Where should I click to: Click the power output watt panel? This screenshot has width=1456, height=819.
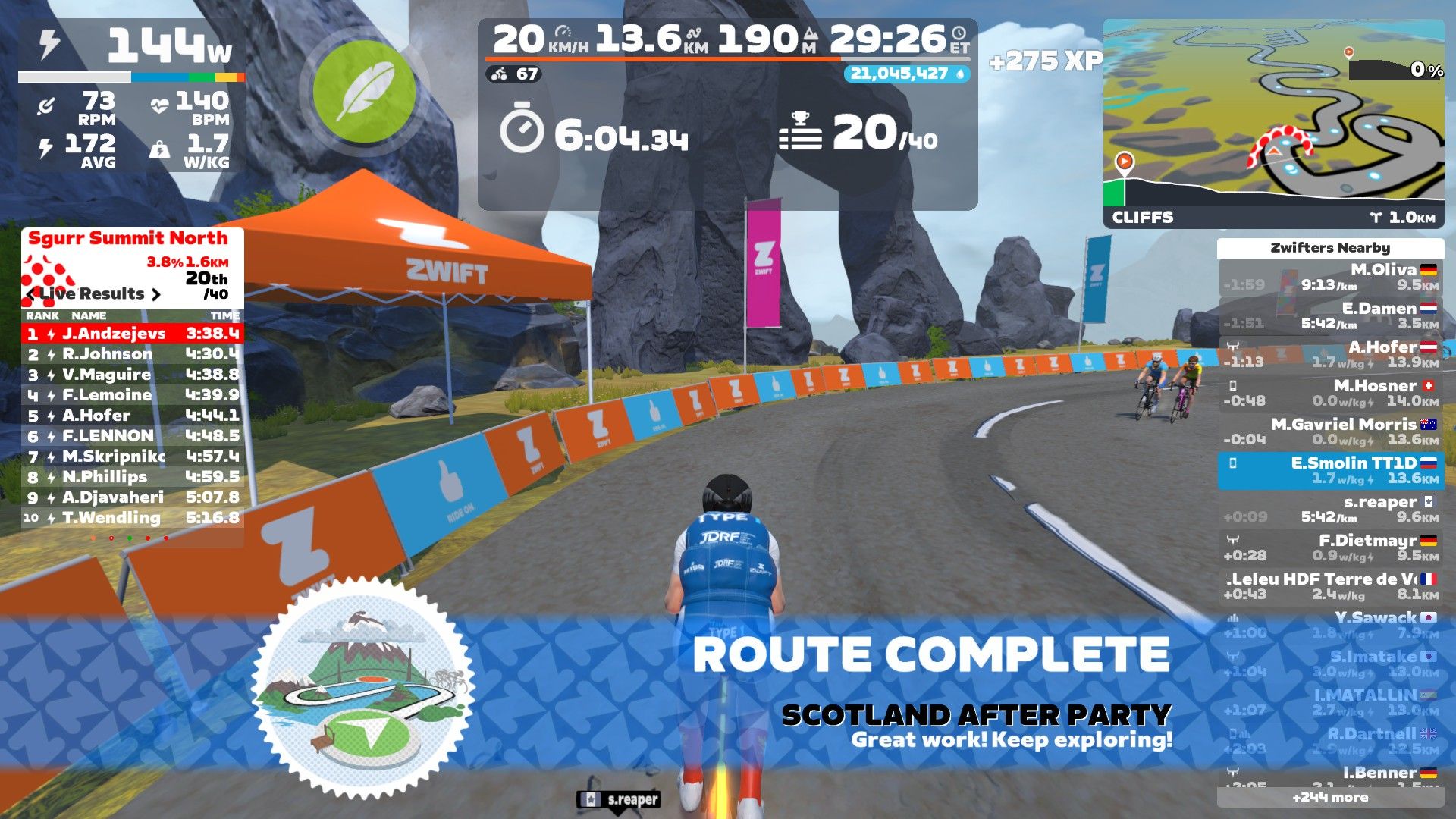pyautogui.click(x=130, y=47)
